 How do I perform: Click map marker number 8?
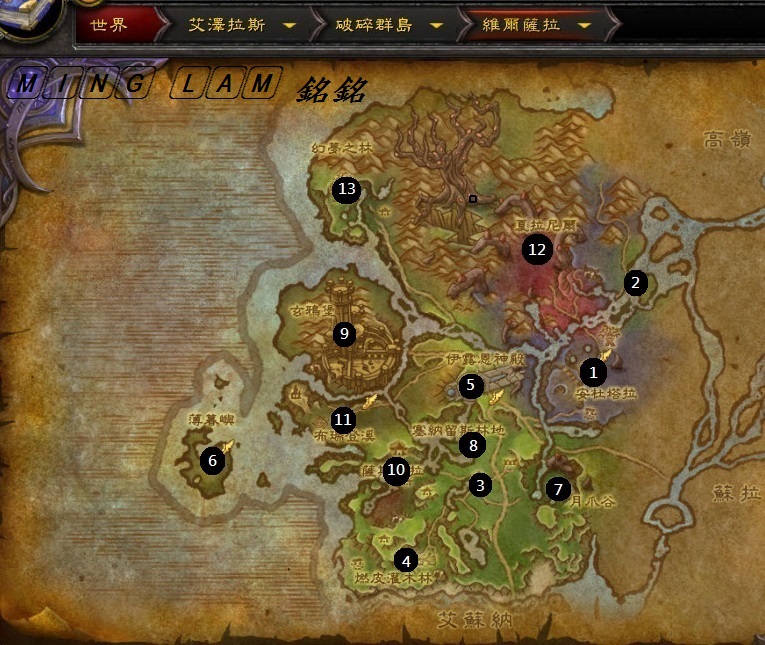[x=473, y=445]
